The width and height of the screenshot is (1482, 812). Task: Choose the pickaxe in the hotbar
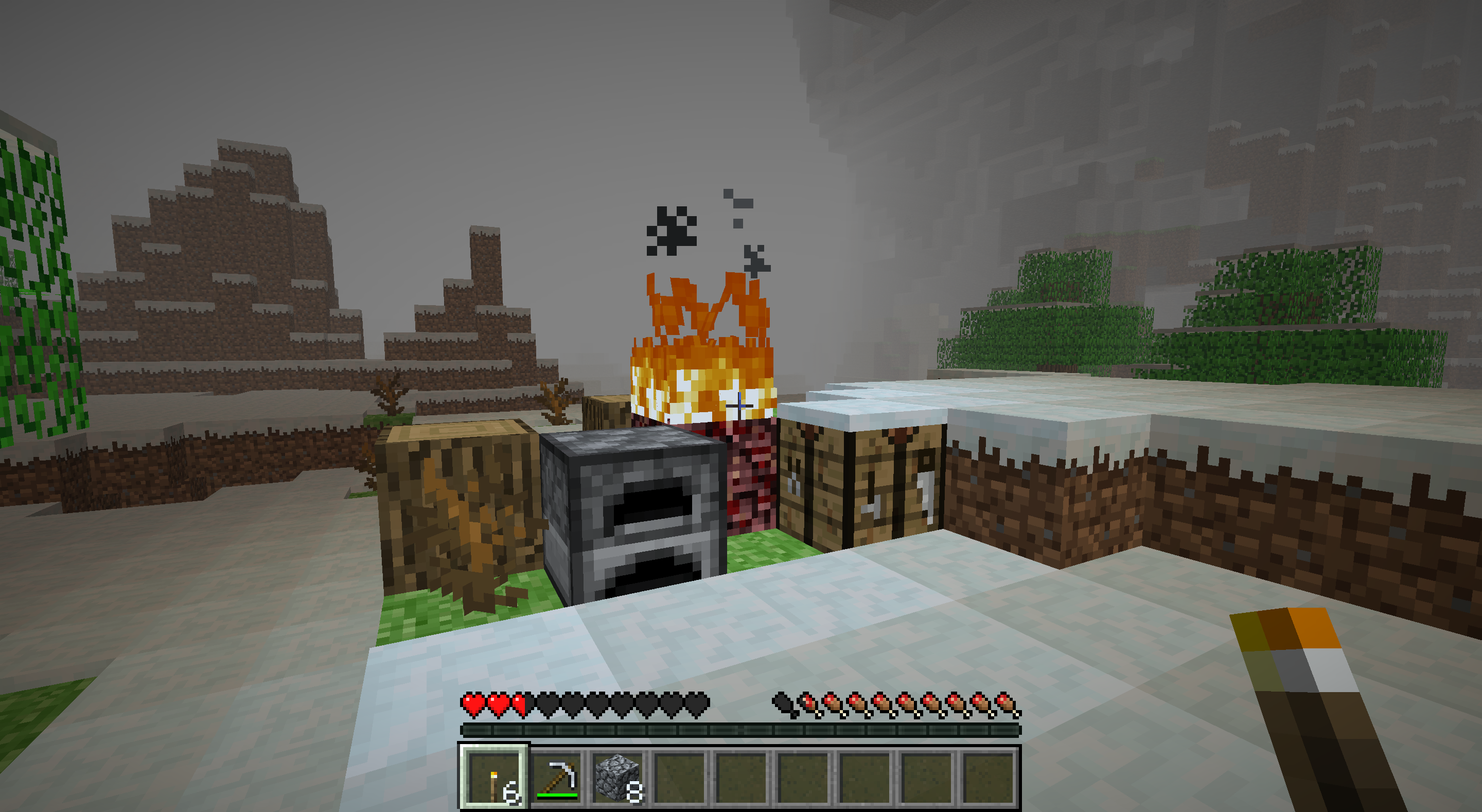[x=557, y=778]
